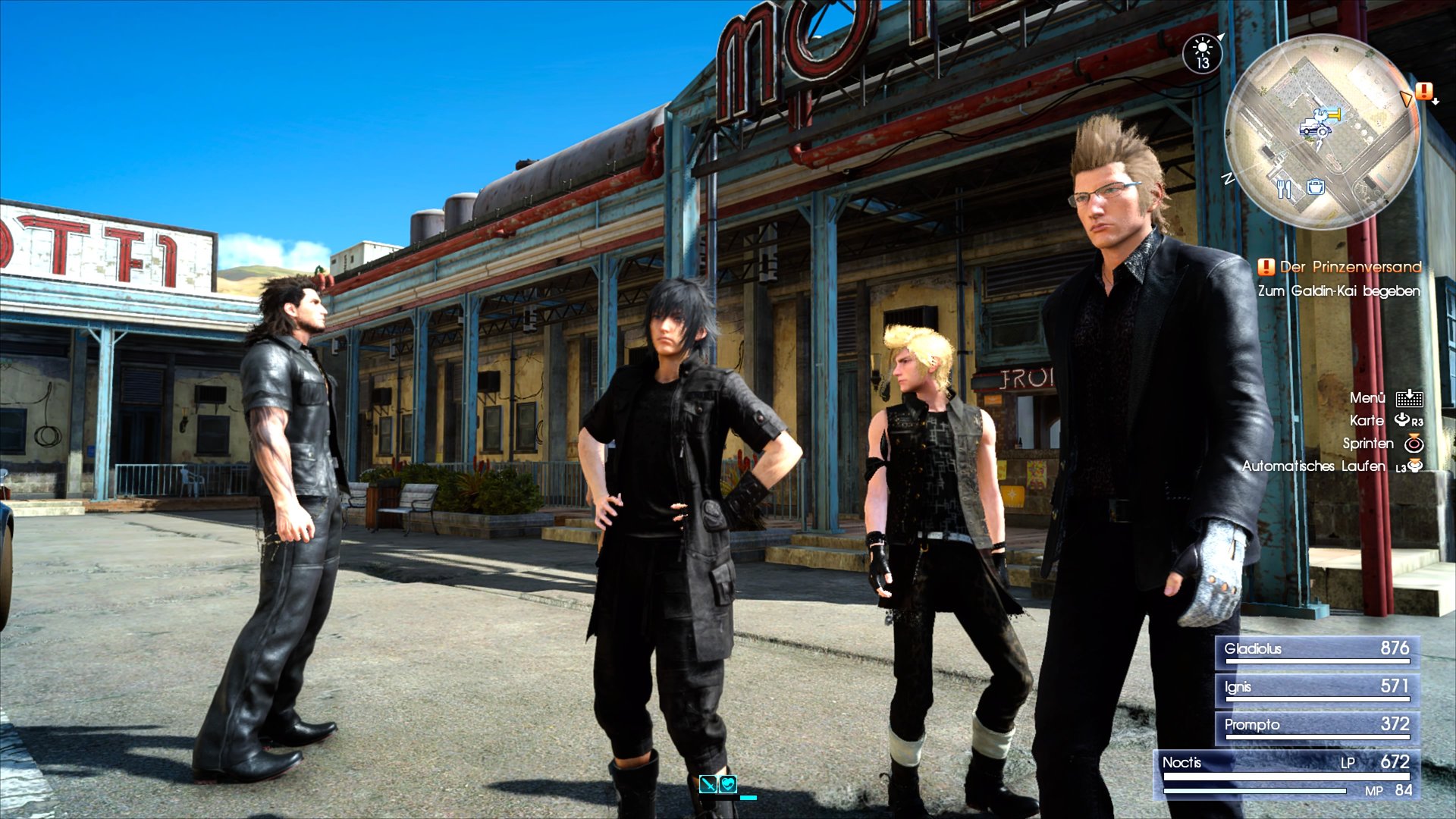The height and width of the screenshot is (819, 1456).
Task: Click the shop bag icon on the minimap
Action: pyautogui.click(x=1316, y=188)
